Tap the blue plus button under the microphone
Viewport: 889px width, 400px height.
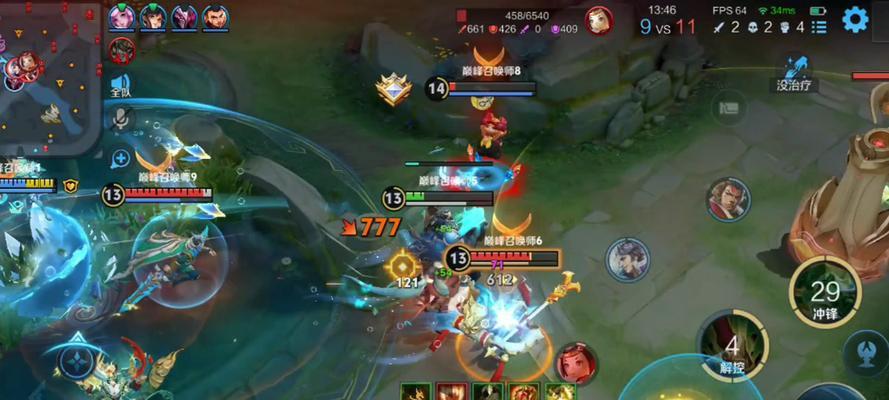point(121,157)
